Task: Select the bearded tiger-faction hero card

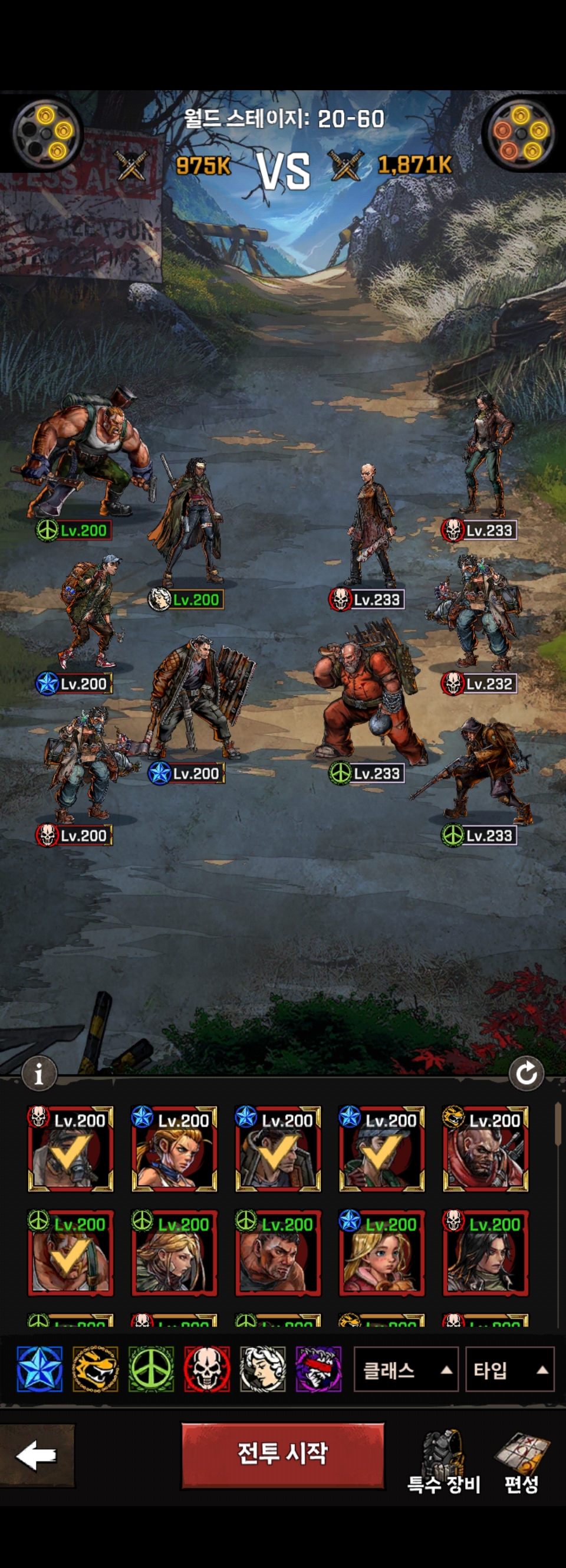Action: coord(485,1149)
